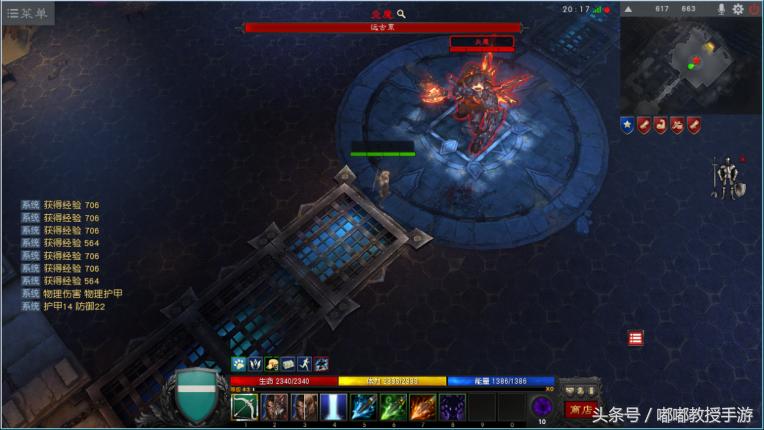
Task: Toggle the microphone icon
Action: (721, 9)
